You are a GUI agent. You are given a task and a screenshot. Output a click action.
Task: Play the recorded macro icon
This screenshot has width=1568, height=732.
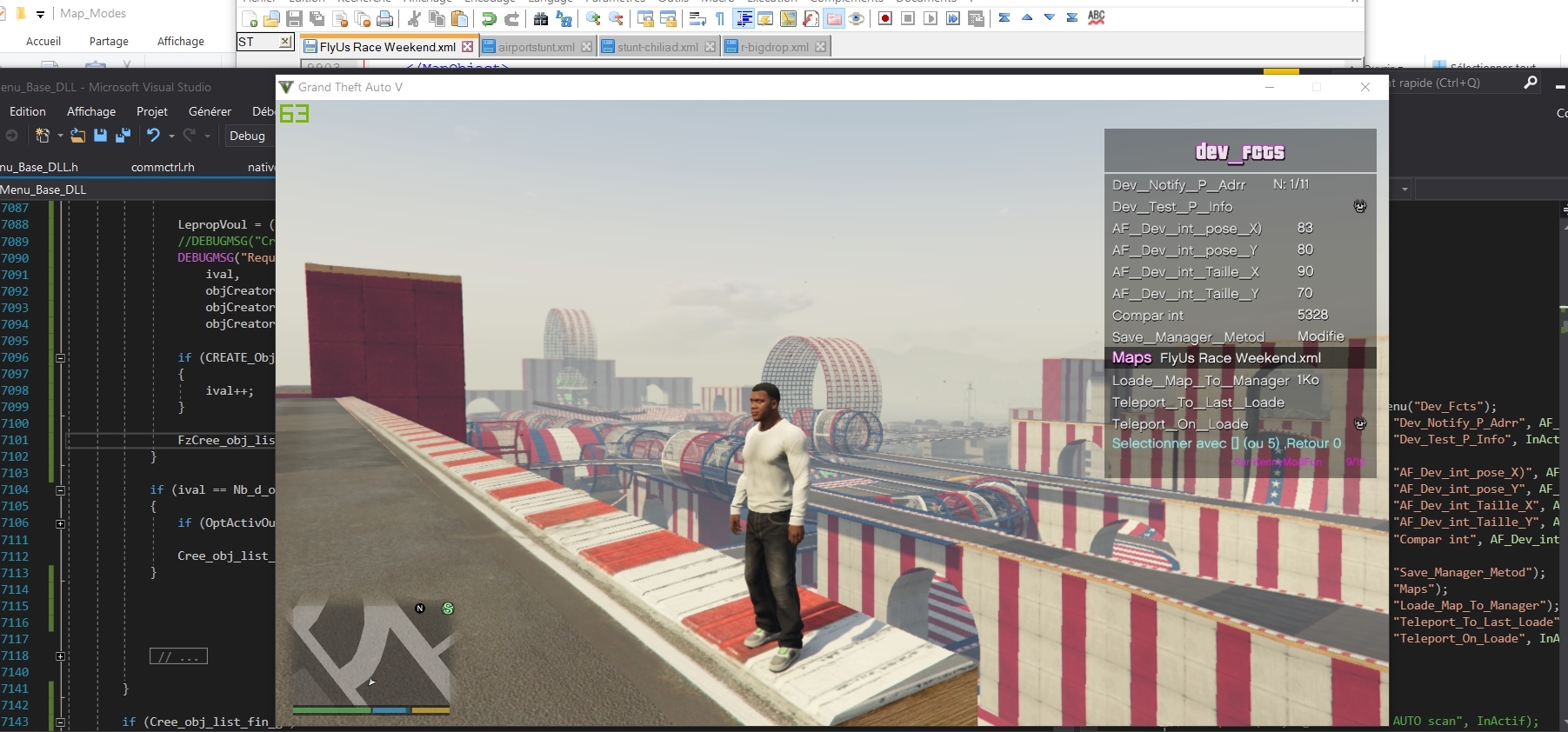coord(931,18)
